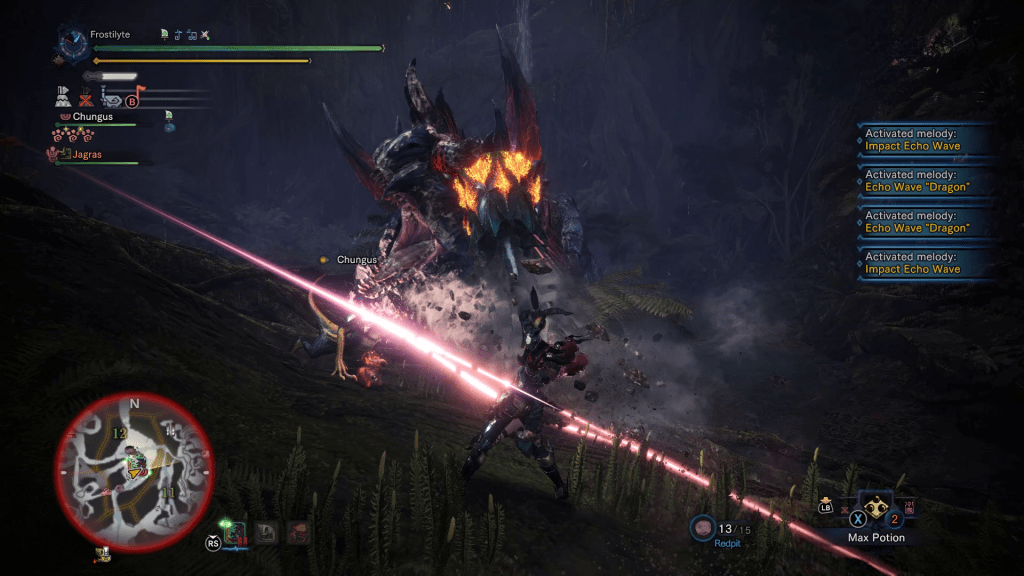Click the Redpit slinger ammo icon
This screenshot has height=576, width=1024.
pos(703,528)
